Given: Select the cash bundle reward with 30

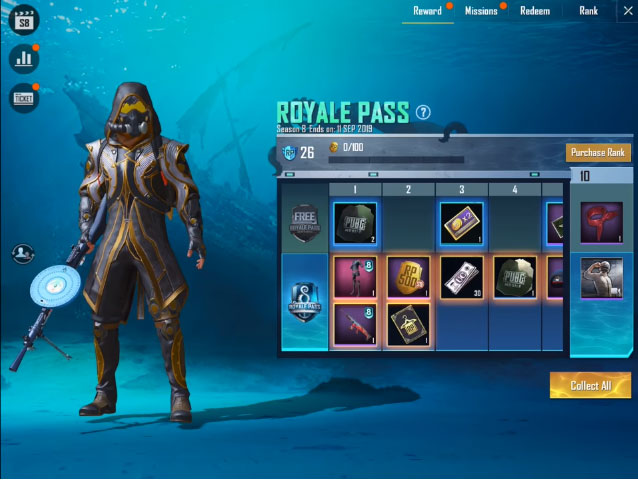Looking at the screenshot, I should [x=463, y=277].
